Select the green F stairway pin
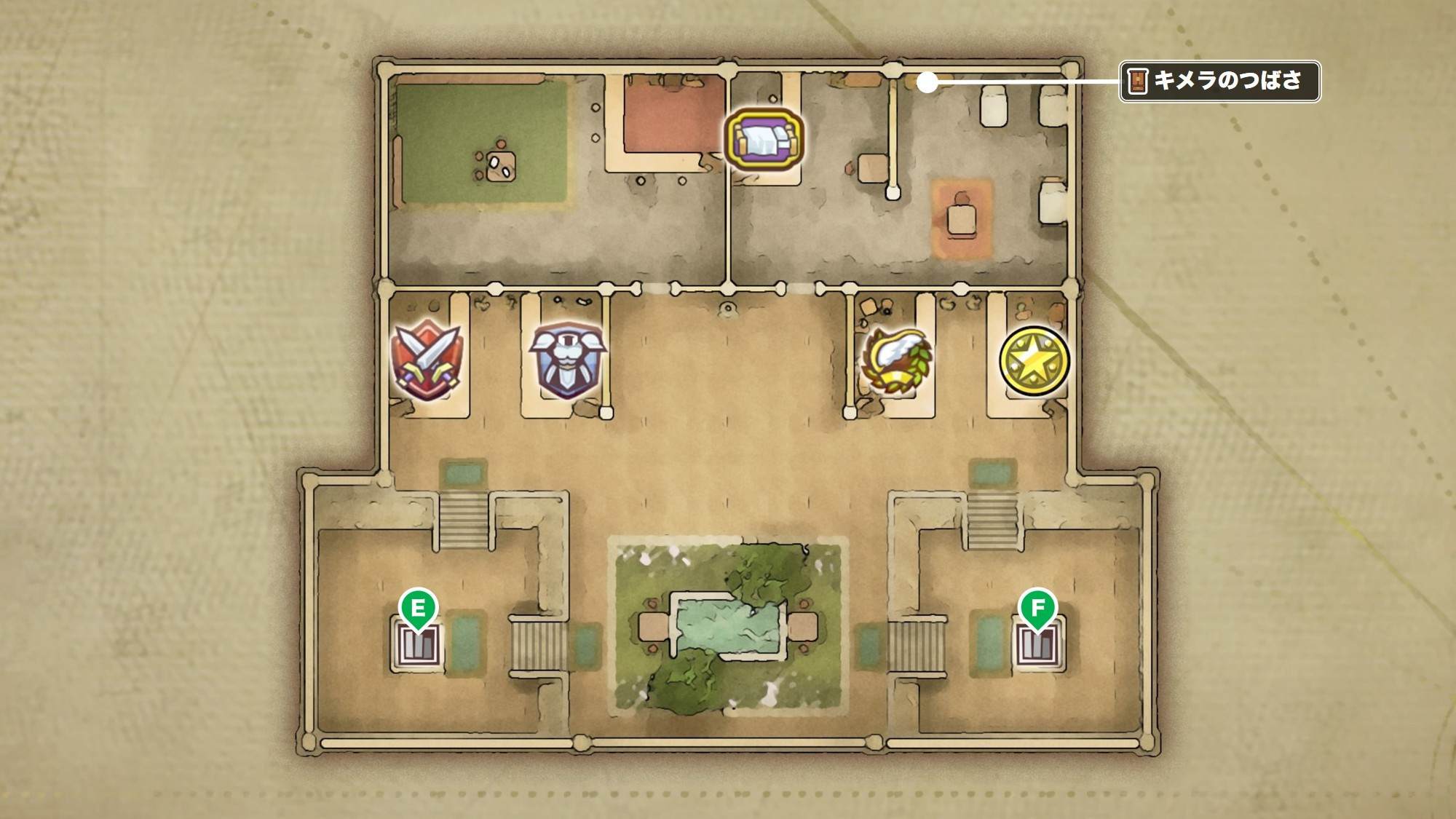The image size is (1456, 819). 1037,609
